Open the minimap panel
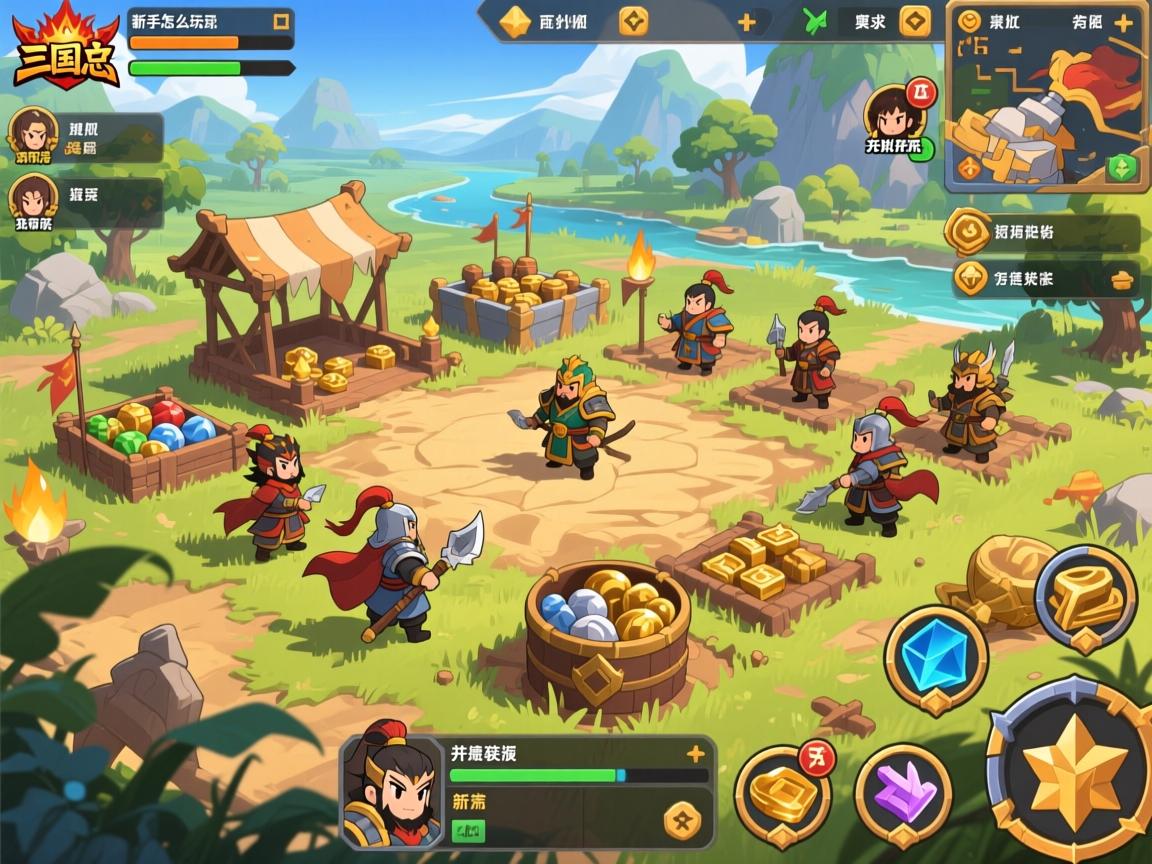1152x864 pixels. 1046,112
